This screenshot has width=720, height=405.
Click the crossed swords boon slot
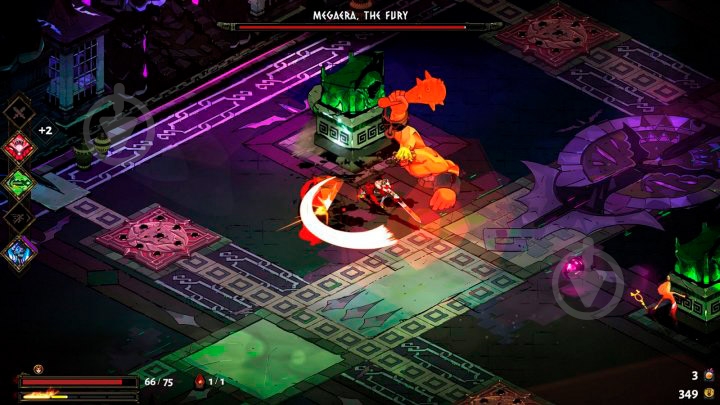(x=21, y=112)
